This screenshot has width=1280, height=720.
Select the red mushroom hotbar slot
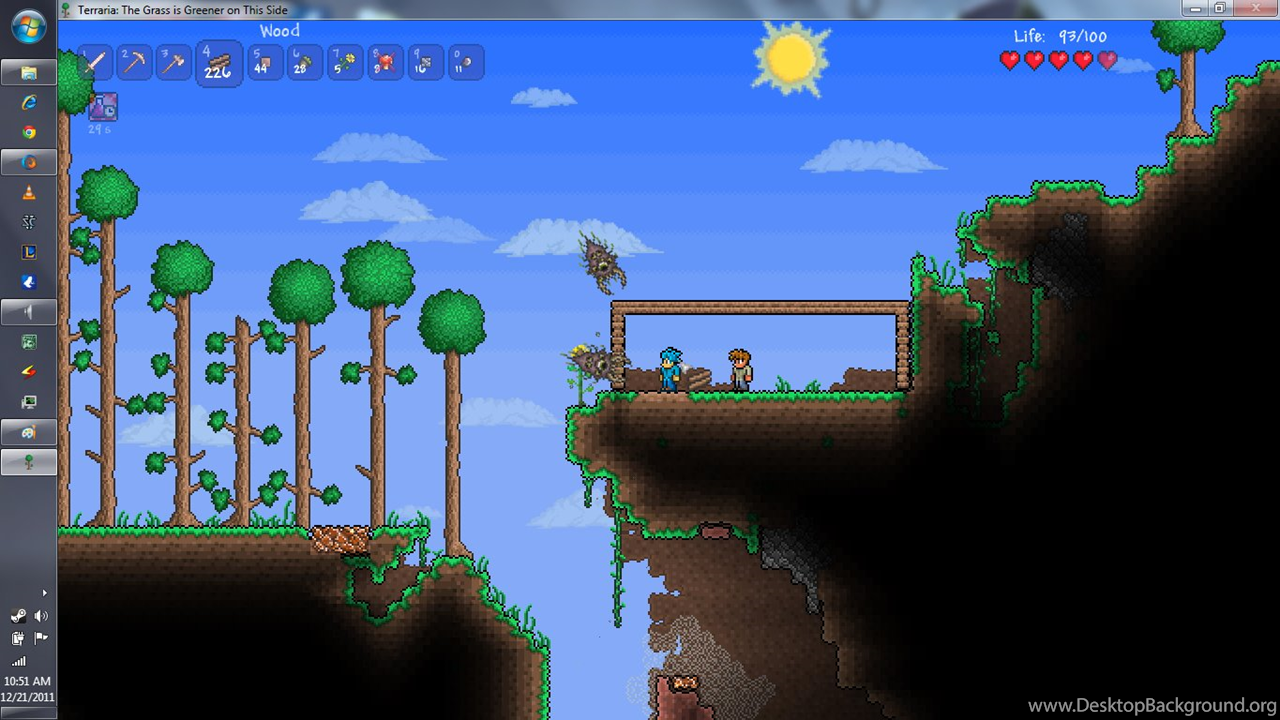coord(385,63)
